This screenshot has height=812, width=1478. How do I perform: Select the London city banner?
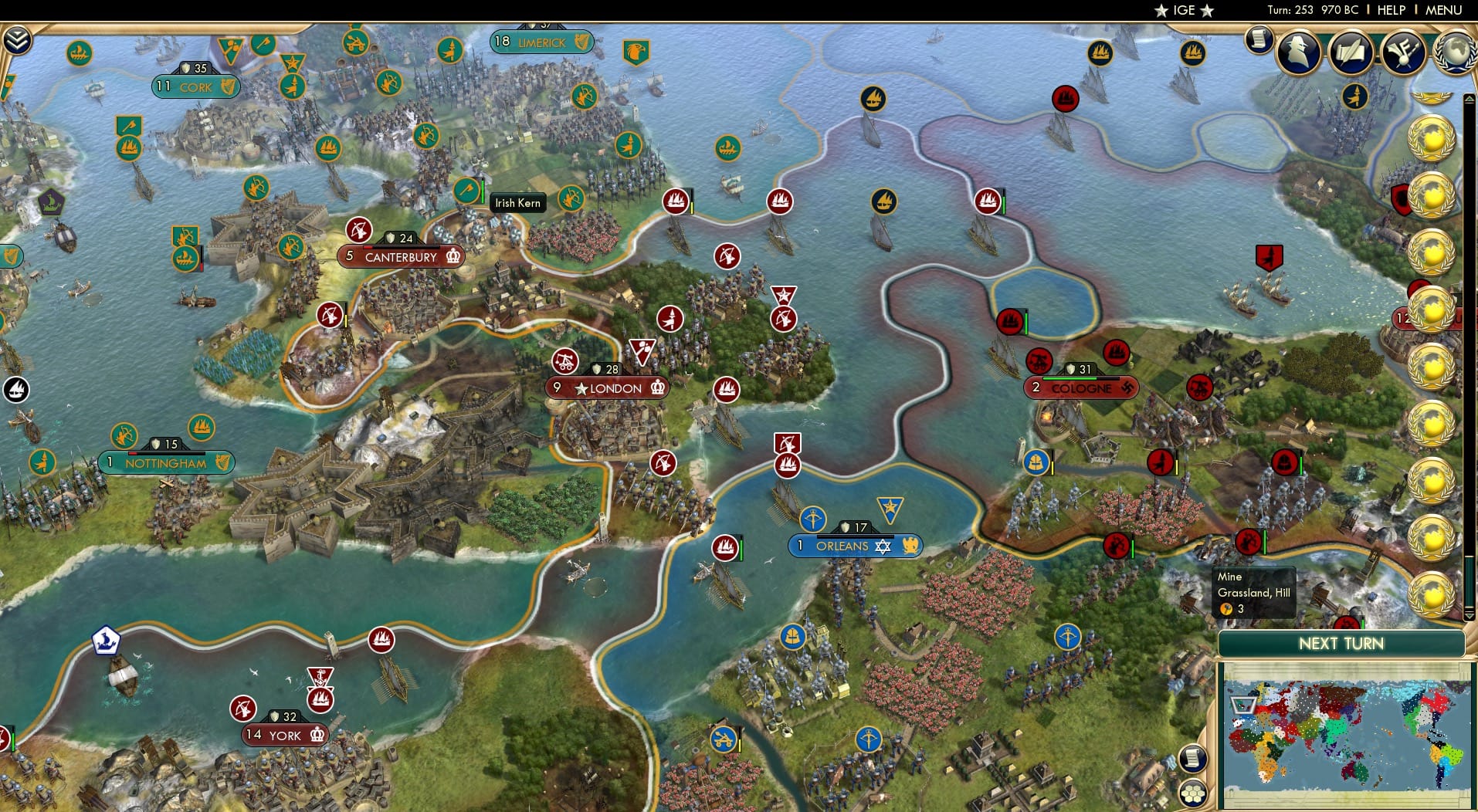click(606, 388)
